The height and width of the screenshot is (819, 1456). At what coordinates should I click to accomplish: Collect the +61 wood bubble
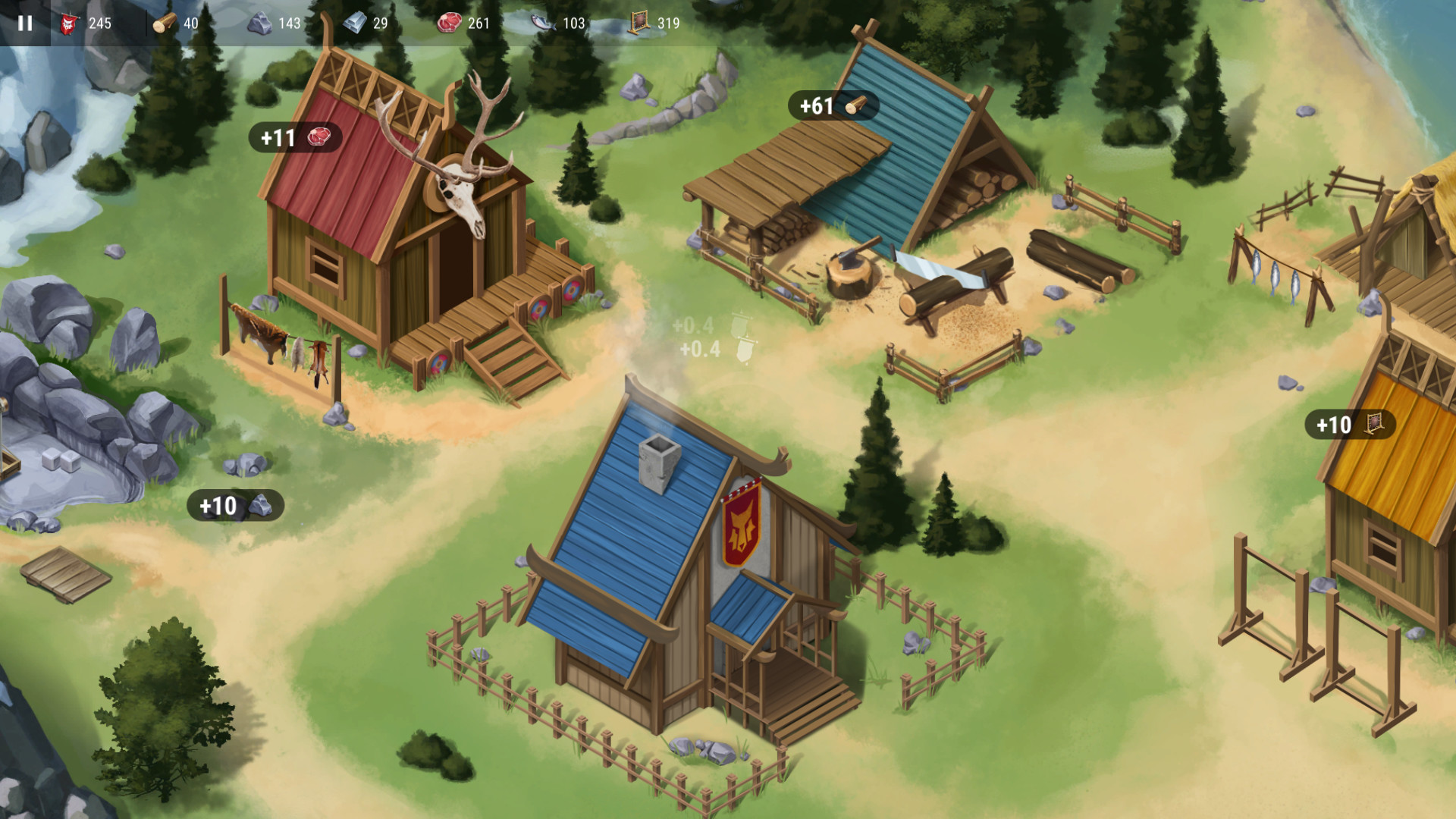[x=833, y=105]
